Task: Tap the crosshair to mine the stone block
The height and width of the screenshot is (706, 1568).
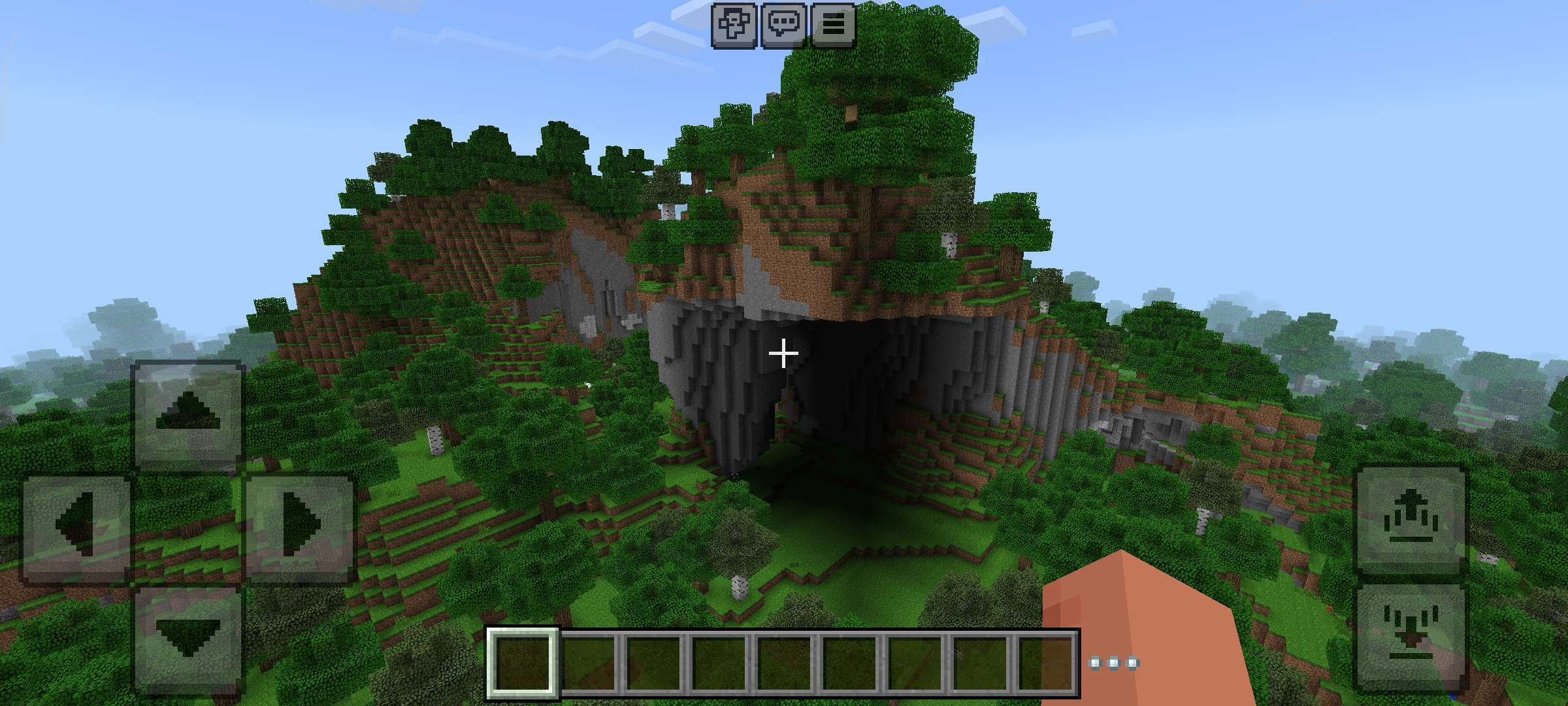Action: [782, 353]
